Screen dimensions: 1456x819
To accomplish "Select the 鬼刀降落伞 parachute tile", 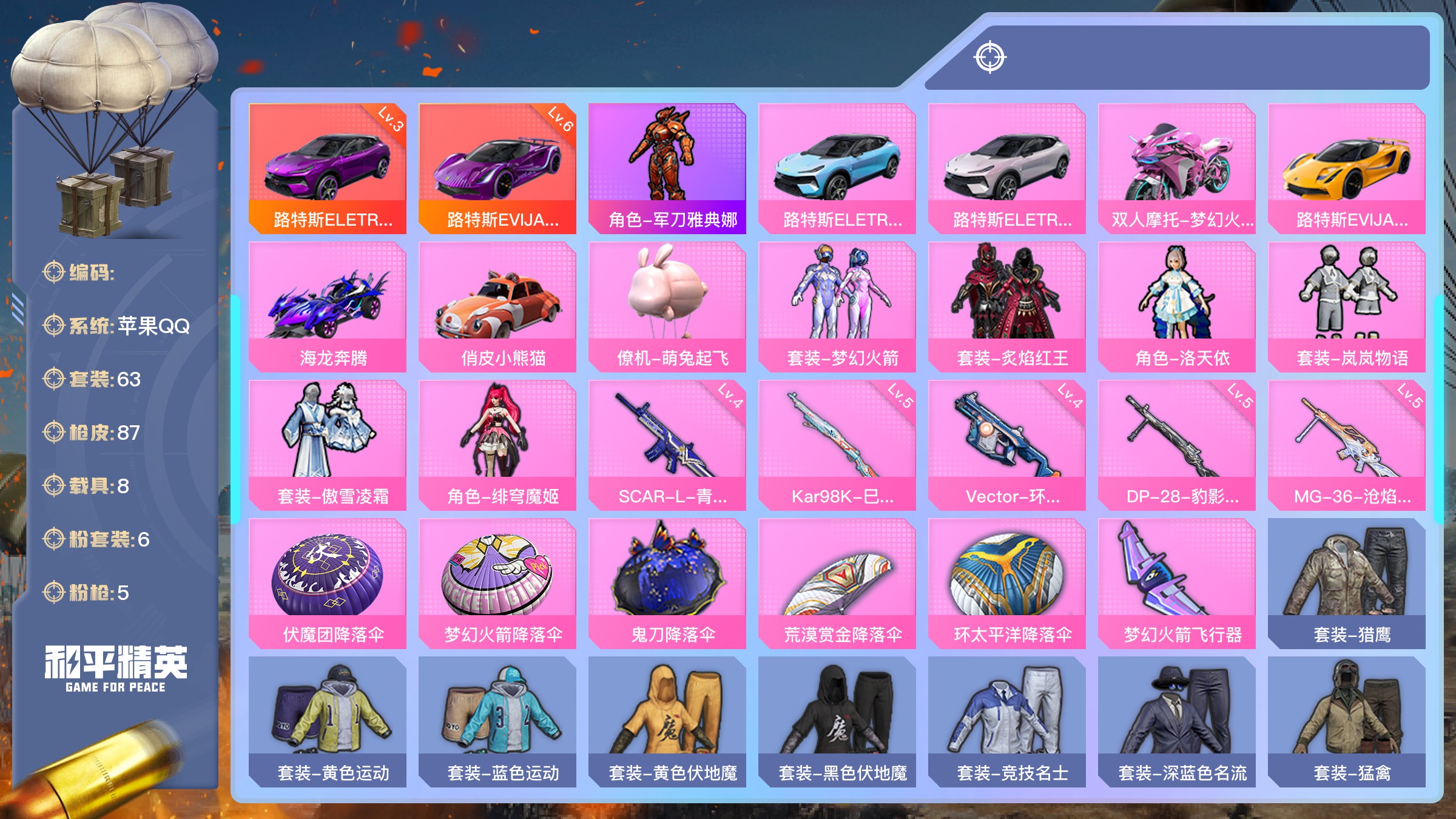I will click(667, 583).
